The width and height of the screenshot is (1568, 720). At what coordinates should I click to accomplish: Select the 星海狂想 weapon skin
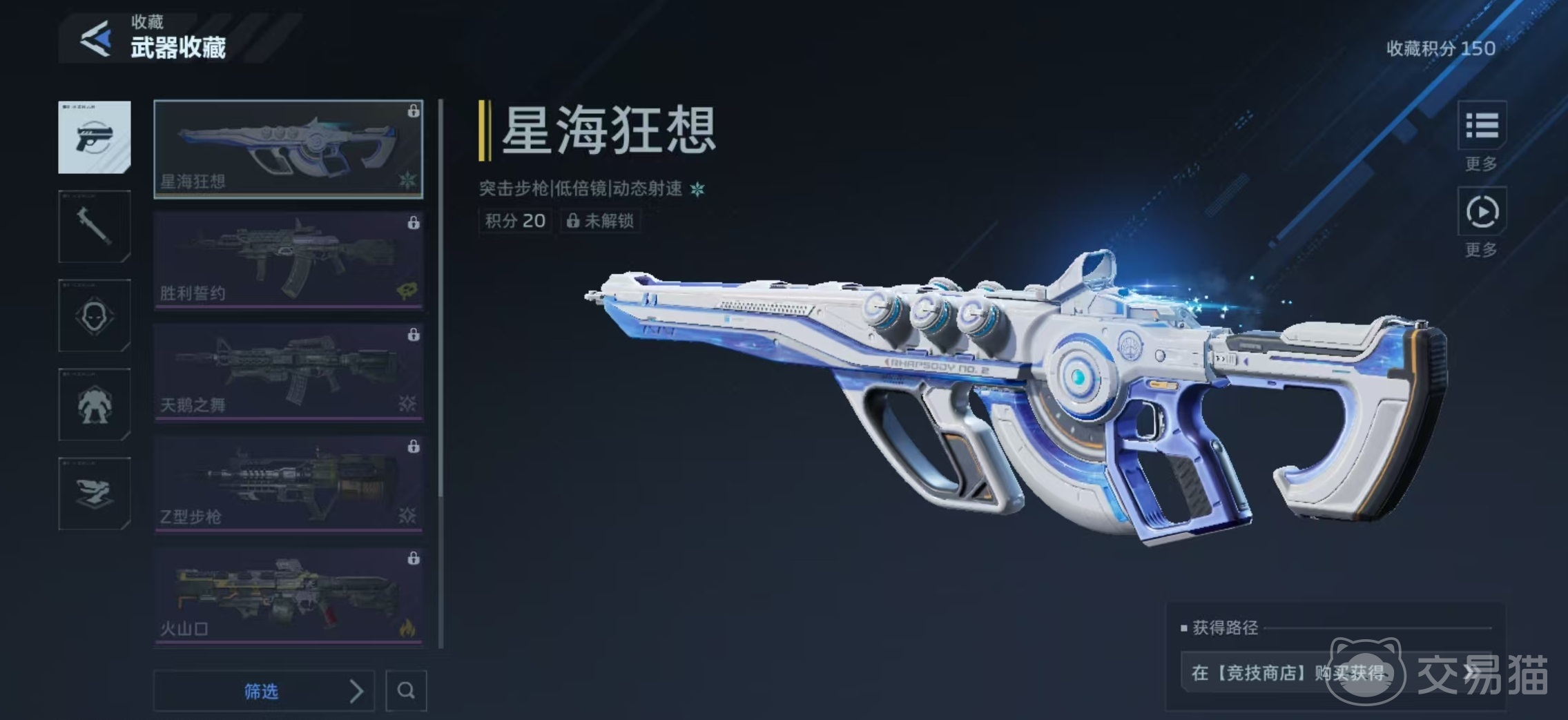tap(288, 148)
